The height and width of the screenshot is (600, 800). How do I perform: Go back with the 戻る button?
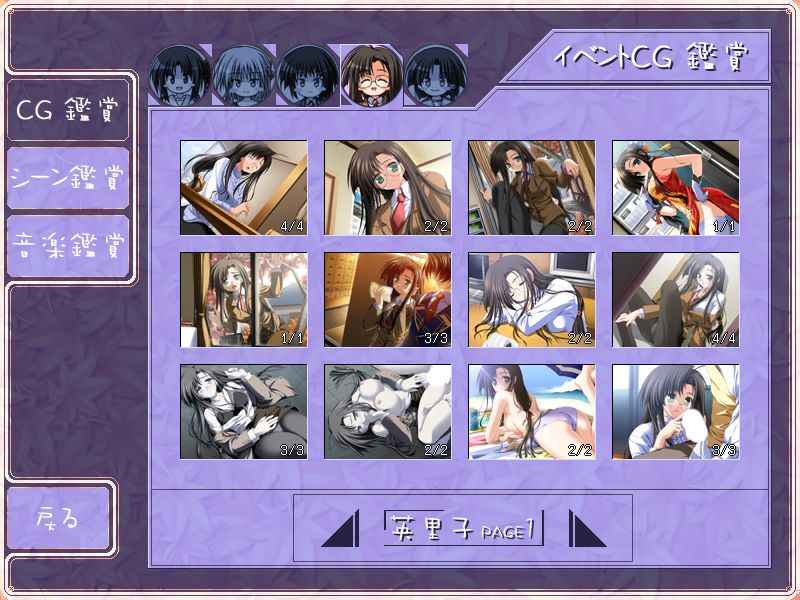point(58,518)
